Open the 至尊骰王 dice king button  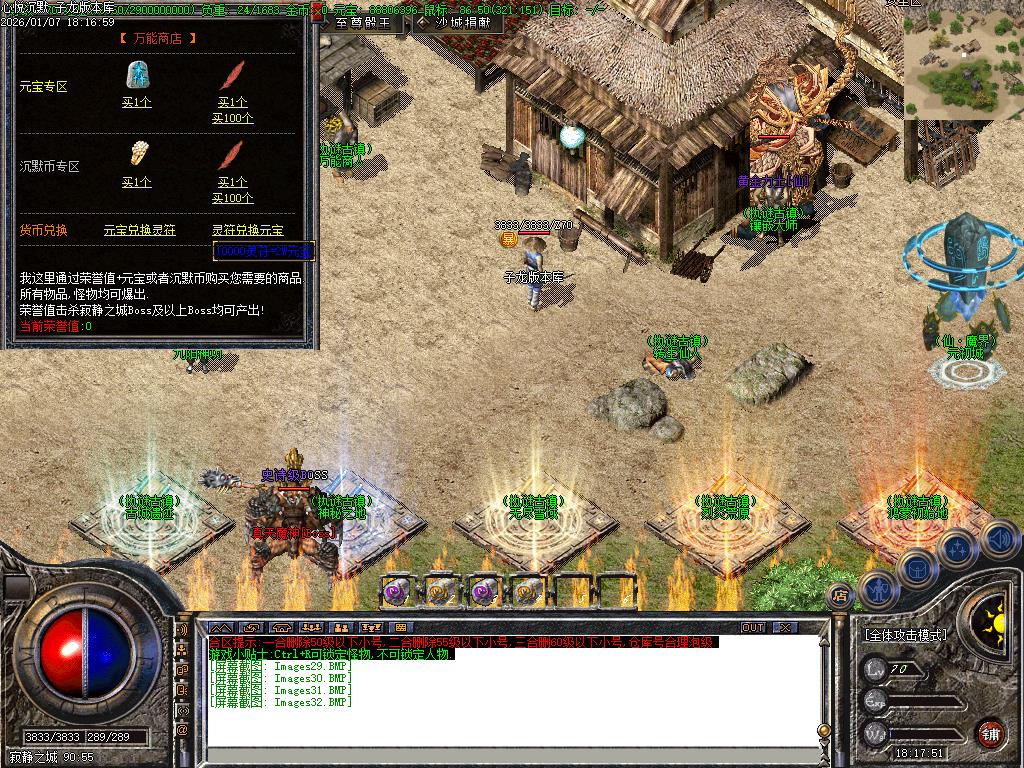362,22
